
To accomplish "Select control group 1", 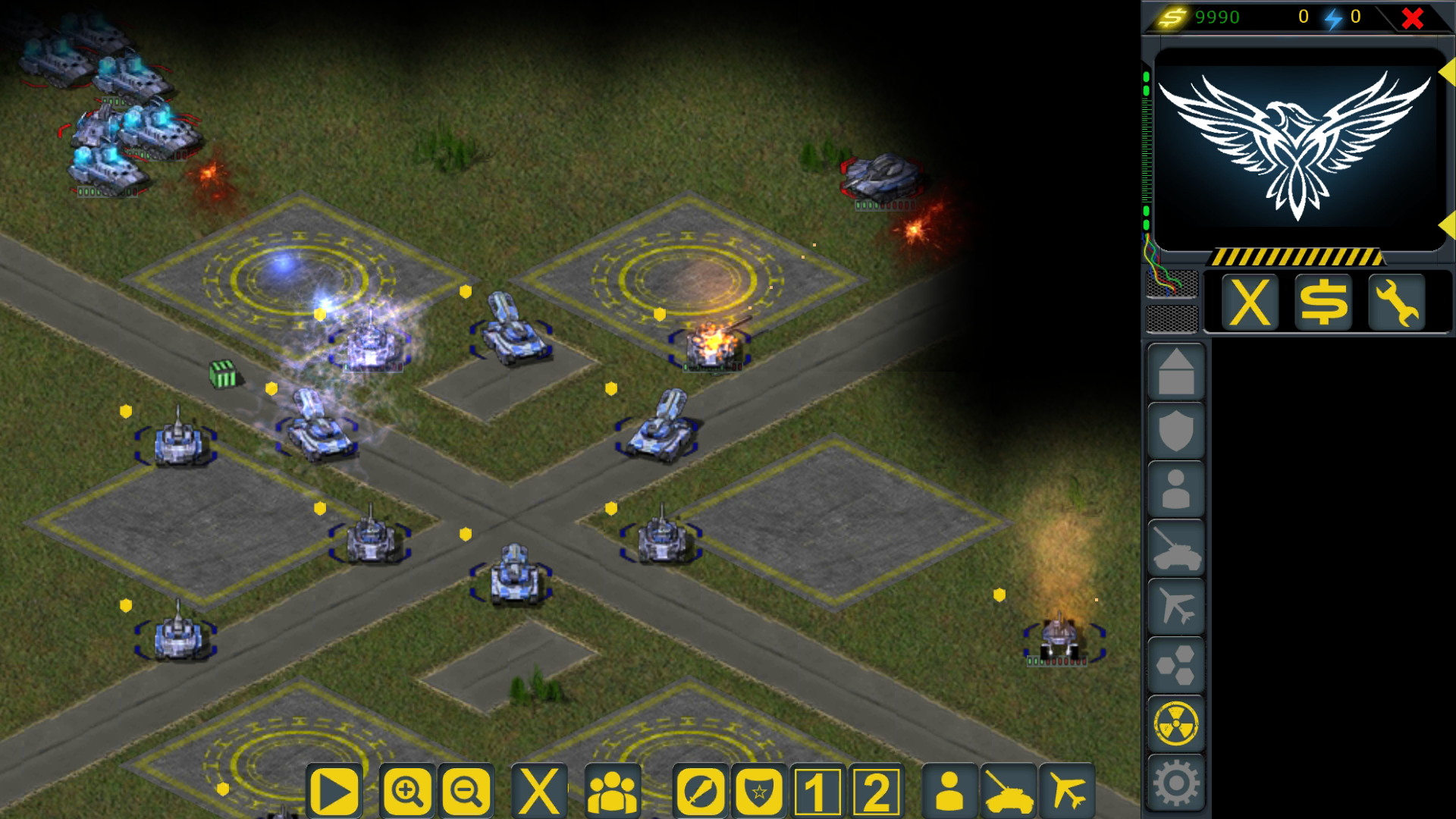I will (817, 792).
